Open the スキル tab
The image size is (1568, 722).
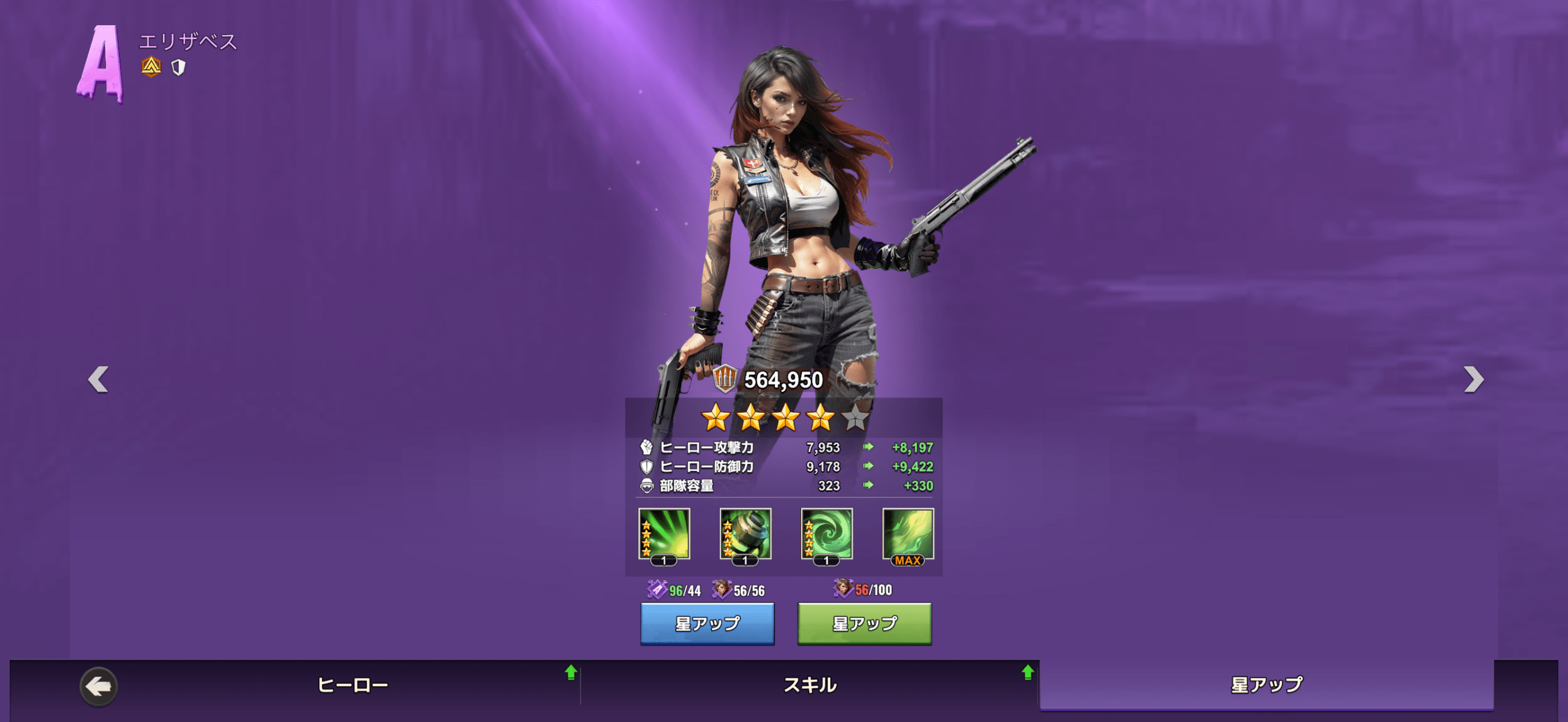click(810, 685)
